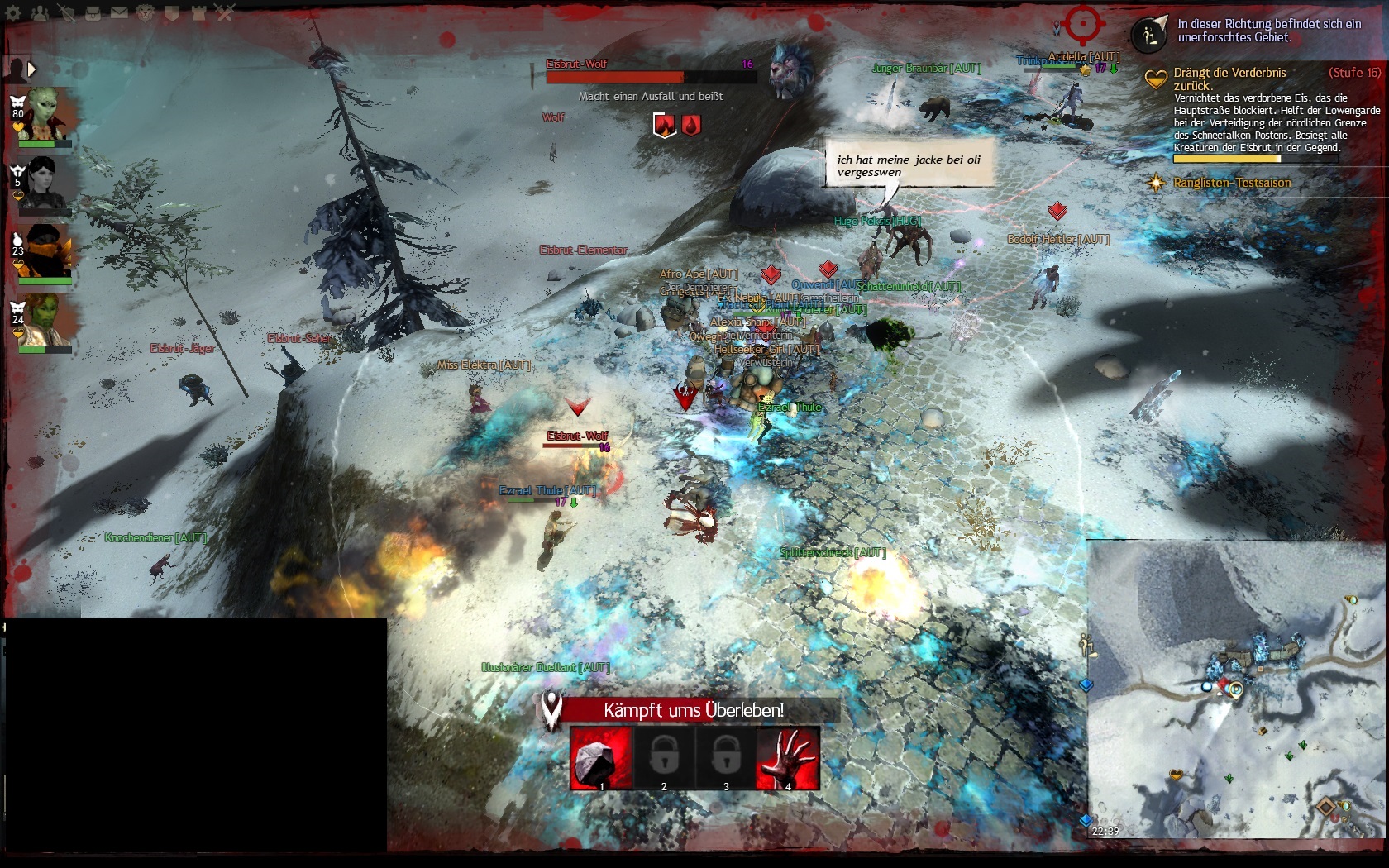Open the hero equipment panel
This screenshot has width=1389, height=868.
point(66,13)
